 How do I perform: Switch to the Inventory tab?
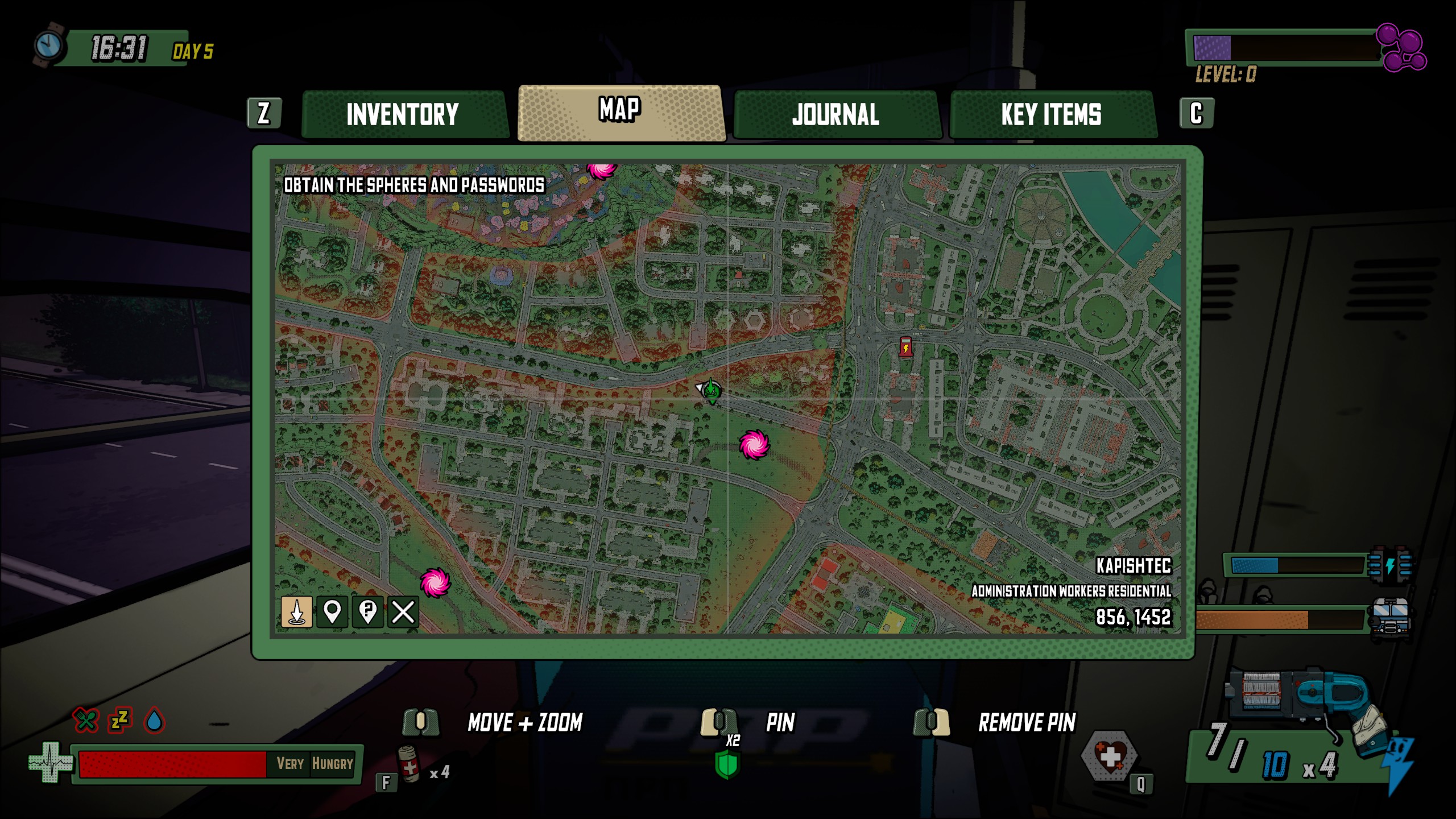[403, 114]
